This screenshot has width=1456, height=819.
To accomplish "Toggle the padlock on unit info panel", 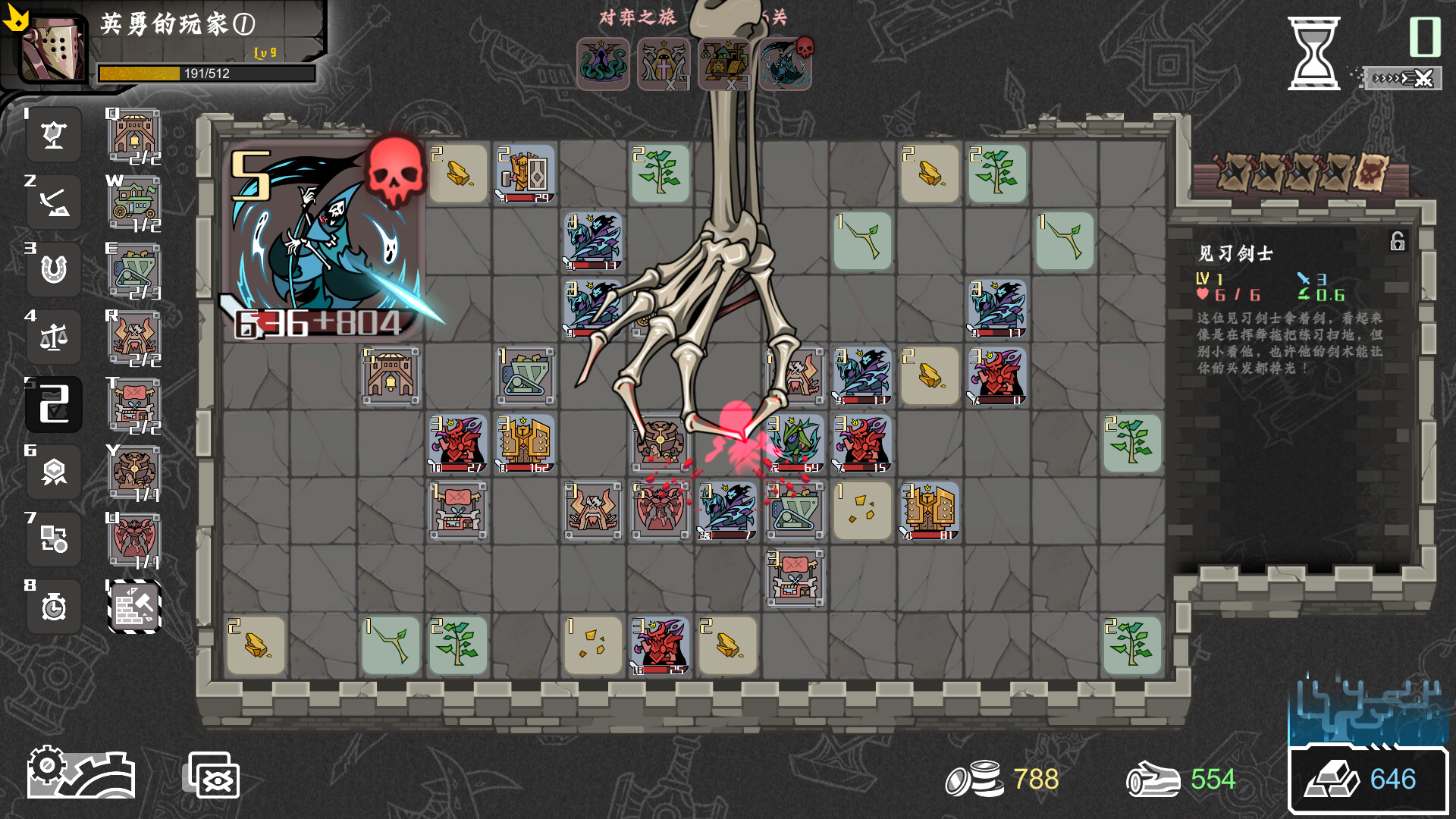I will (x=1397, y=241).
